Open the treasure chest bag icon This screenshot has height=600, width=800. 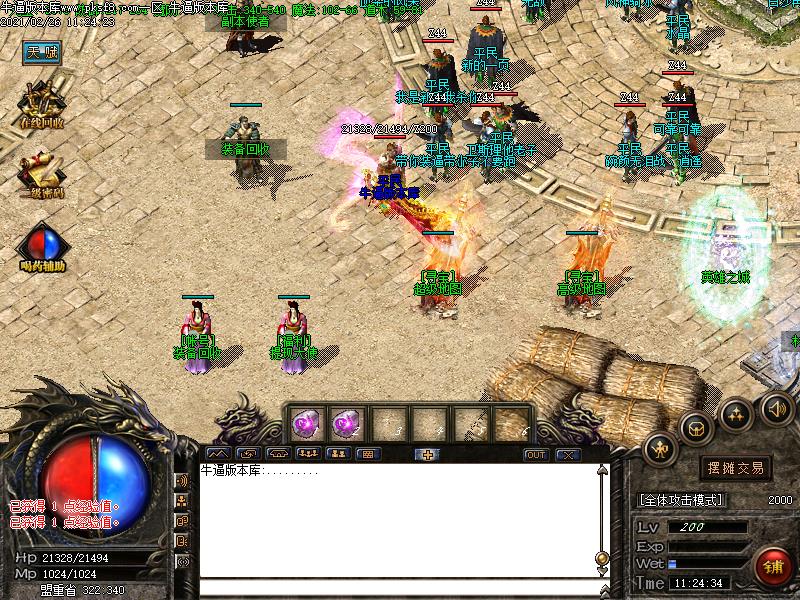tap(697, 428)
